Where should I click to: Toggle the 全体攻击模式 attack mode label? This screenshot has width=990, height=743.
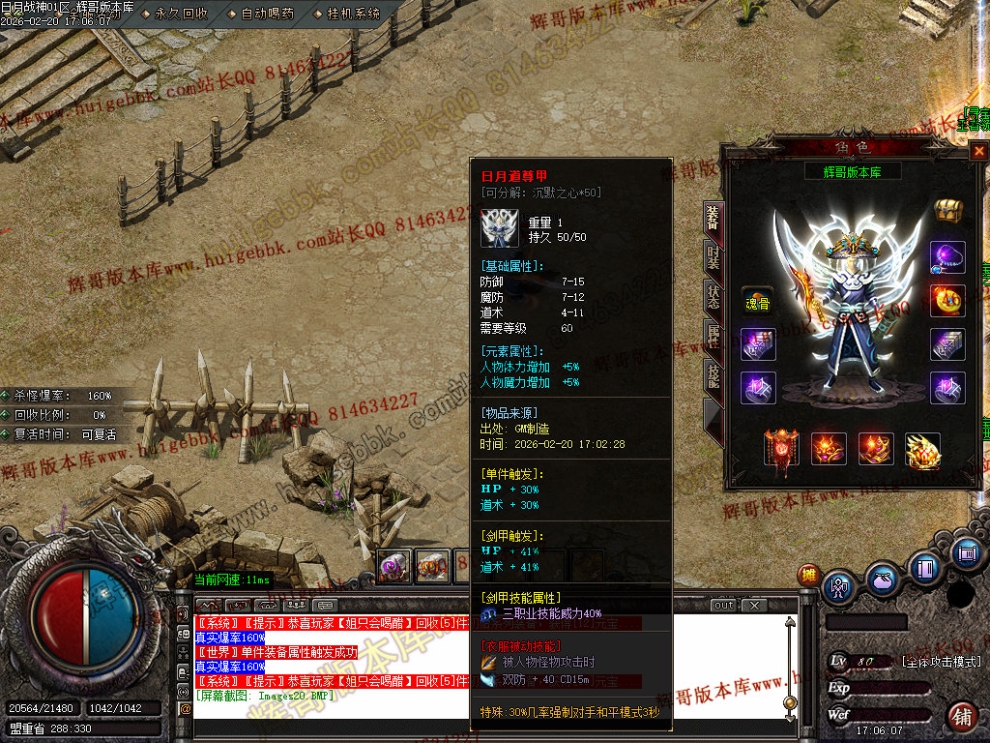[937, 662]
